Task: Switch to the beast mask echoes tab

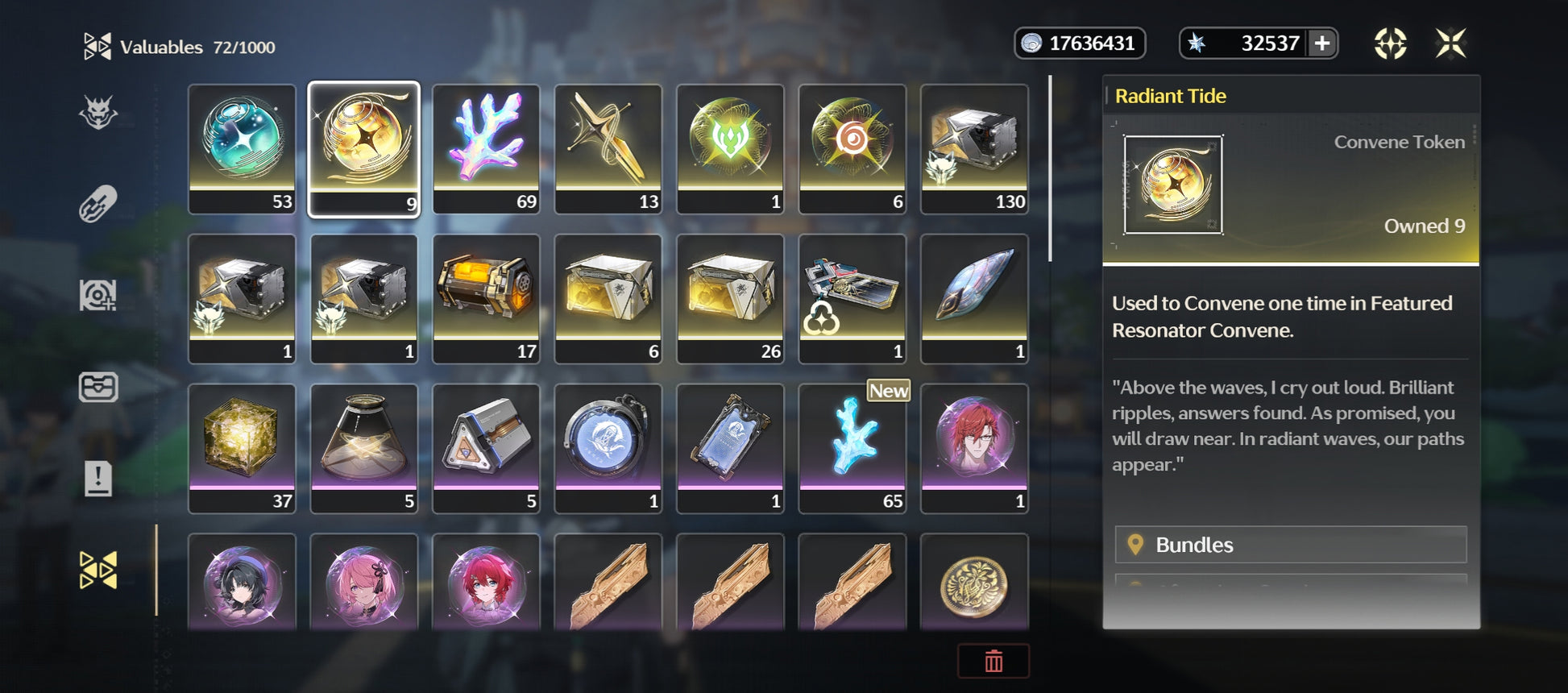Action: [x=98, y=113]
